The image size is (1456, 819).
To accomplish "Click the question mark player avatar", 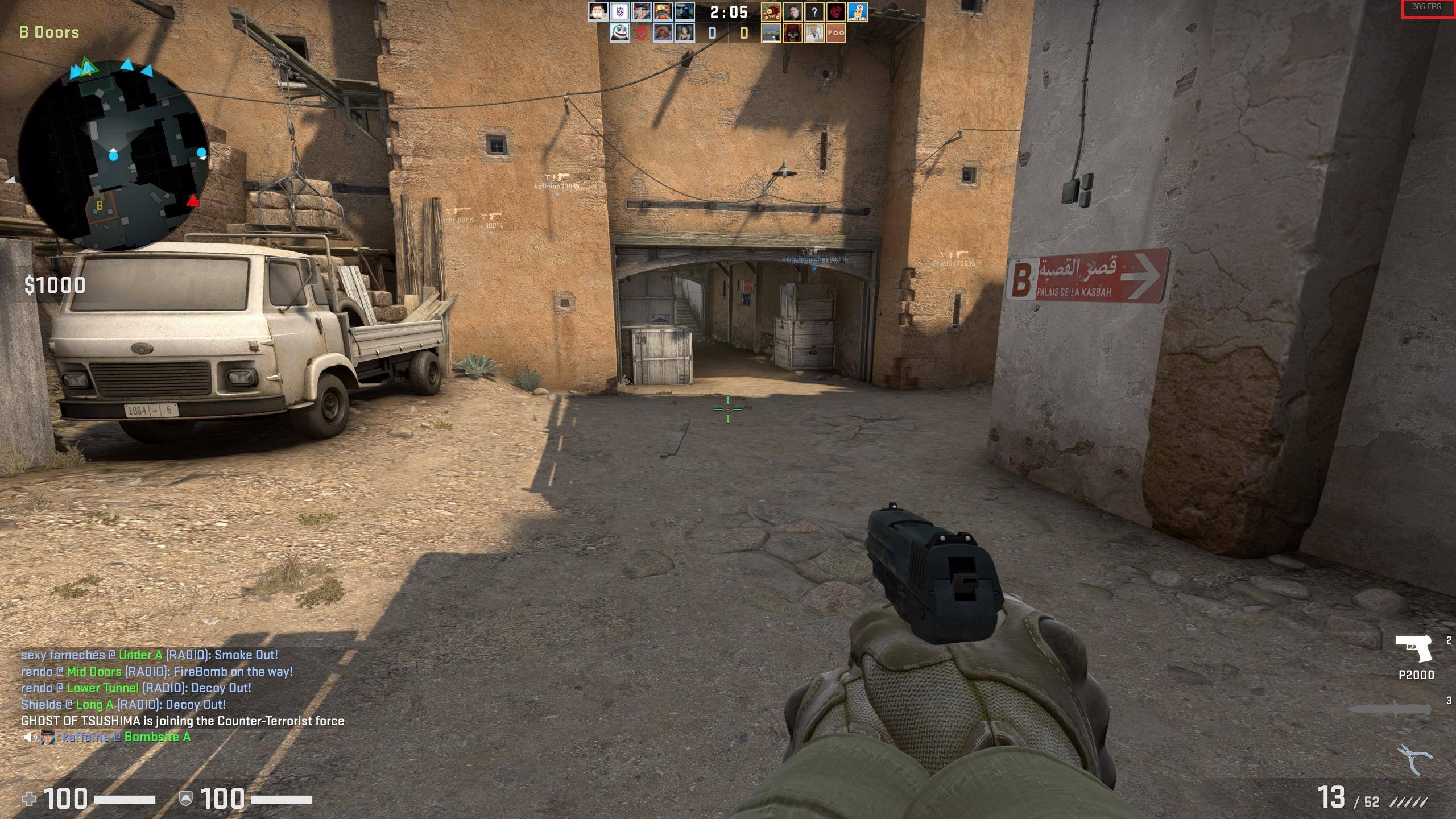I will pos(814,12).
